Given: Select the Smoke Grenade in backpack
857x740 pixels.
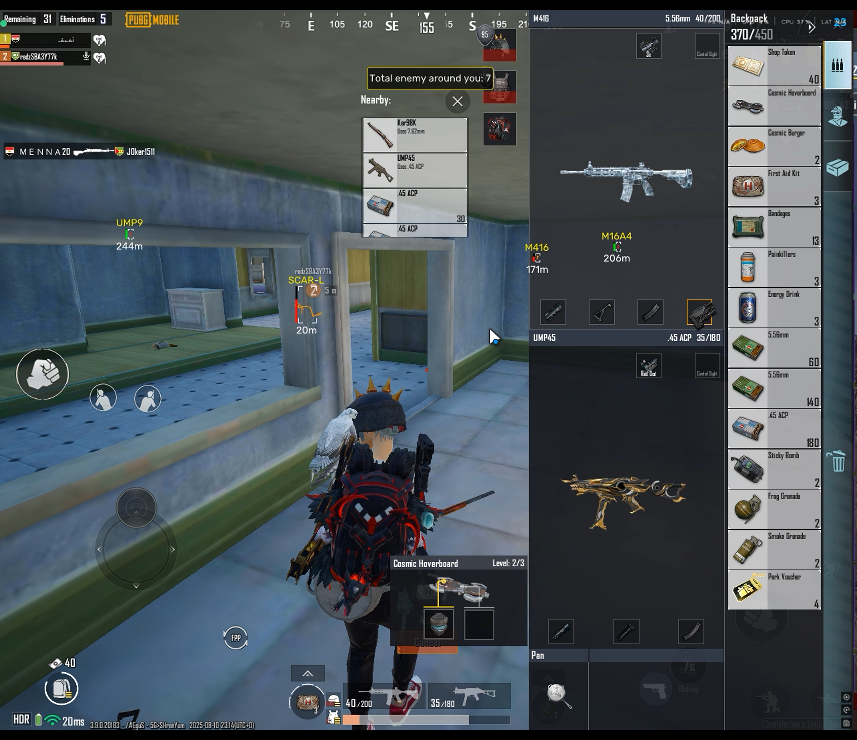Looking at the screenshot, I should 774,550.
